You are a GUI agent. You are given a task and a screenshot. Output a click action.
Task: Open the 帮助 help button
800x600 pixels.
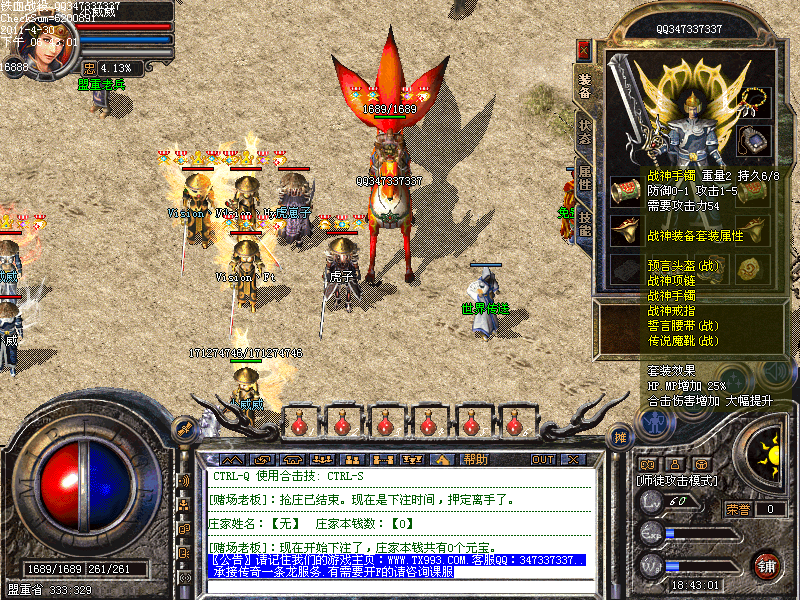point(475,459)
